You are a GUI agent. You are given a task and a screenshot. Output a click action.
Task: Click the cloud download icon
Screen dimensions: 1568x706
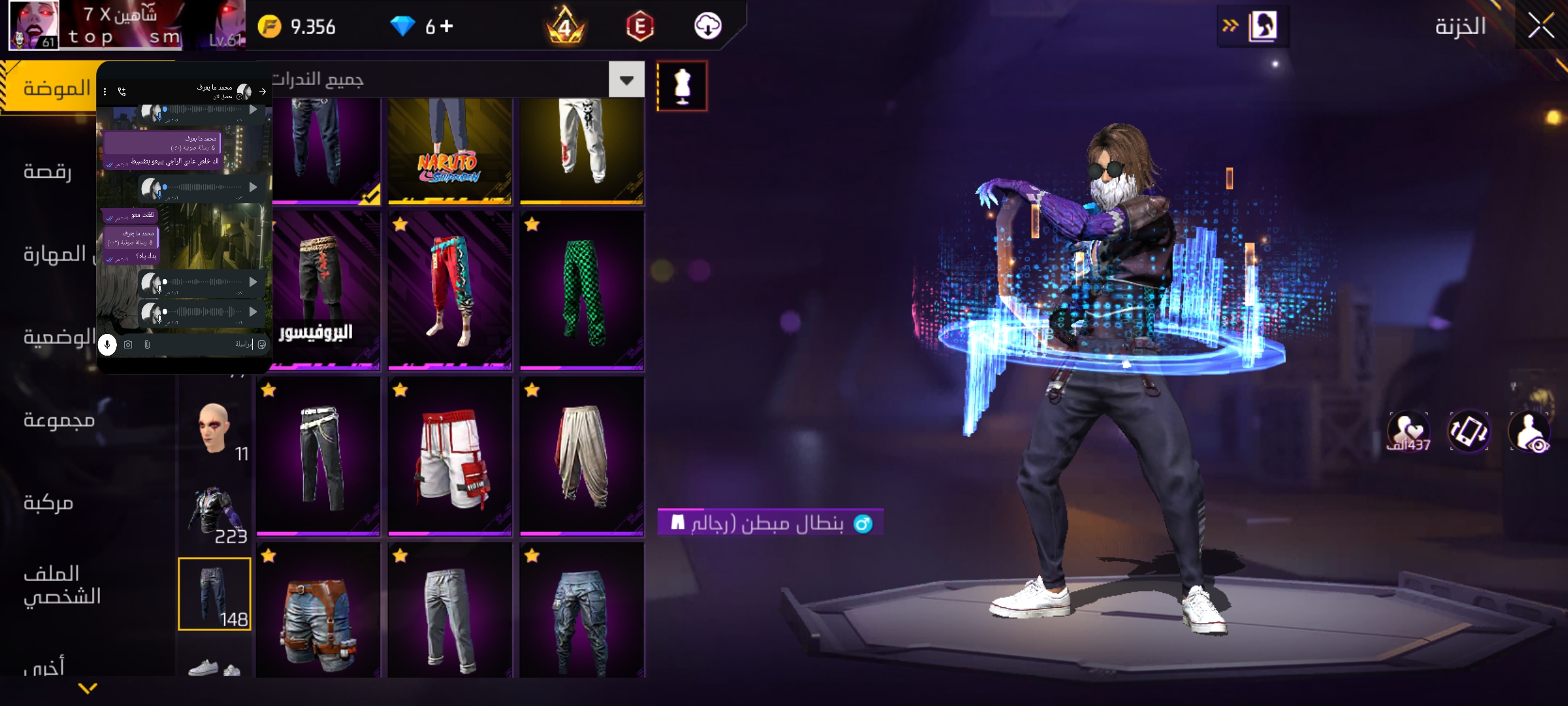[x=708, y=26]
